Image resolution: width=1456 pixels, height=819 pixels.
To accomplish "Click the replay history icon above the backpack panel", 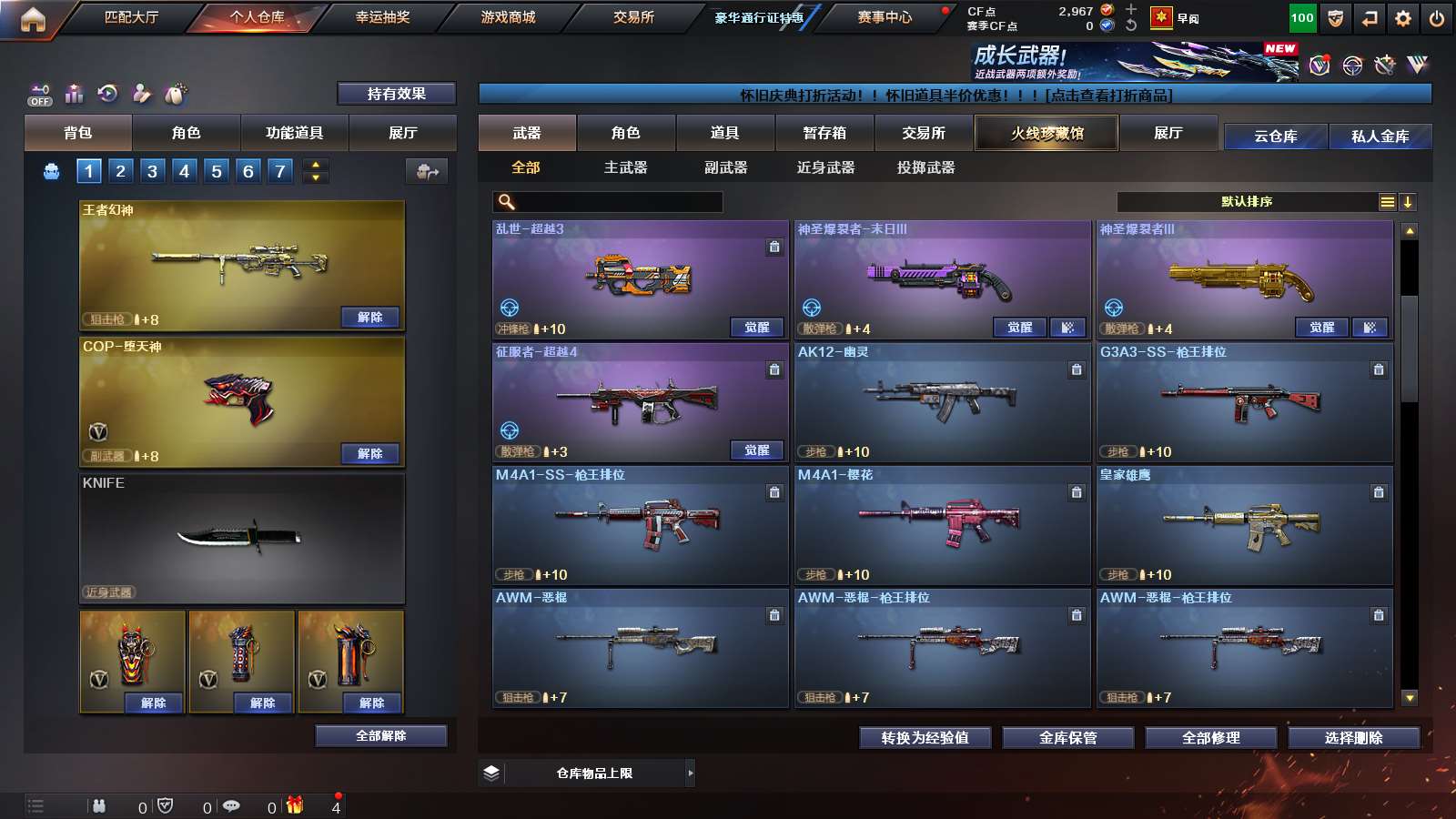I will point(108,93).
